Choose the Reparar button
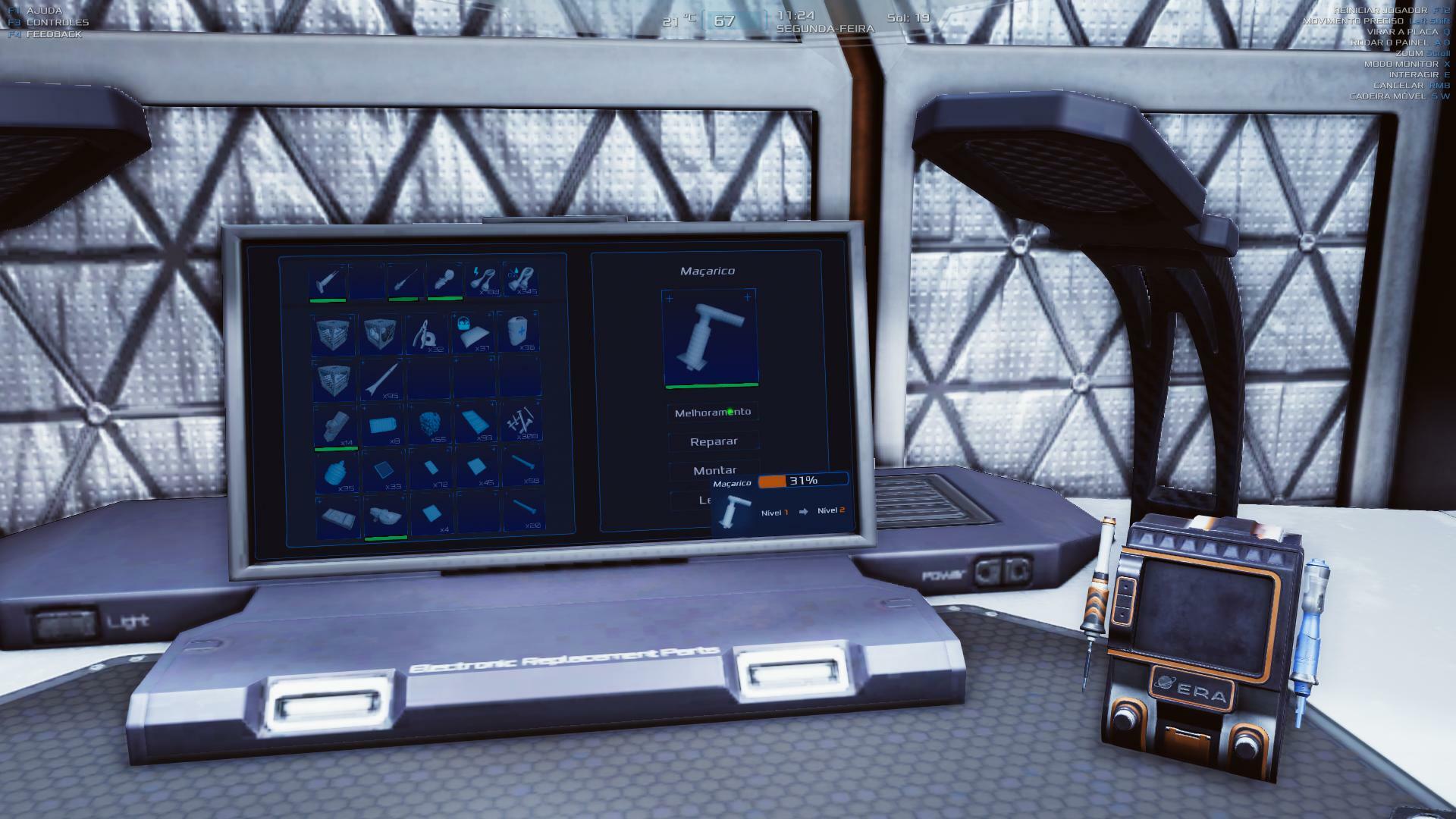 click(714, 441)
